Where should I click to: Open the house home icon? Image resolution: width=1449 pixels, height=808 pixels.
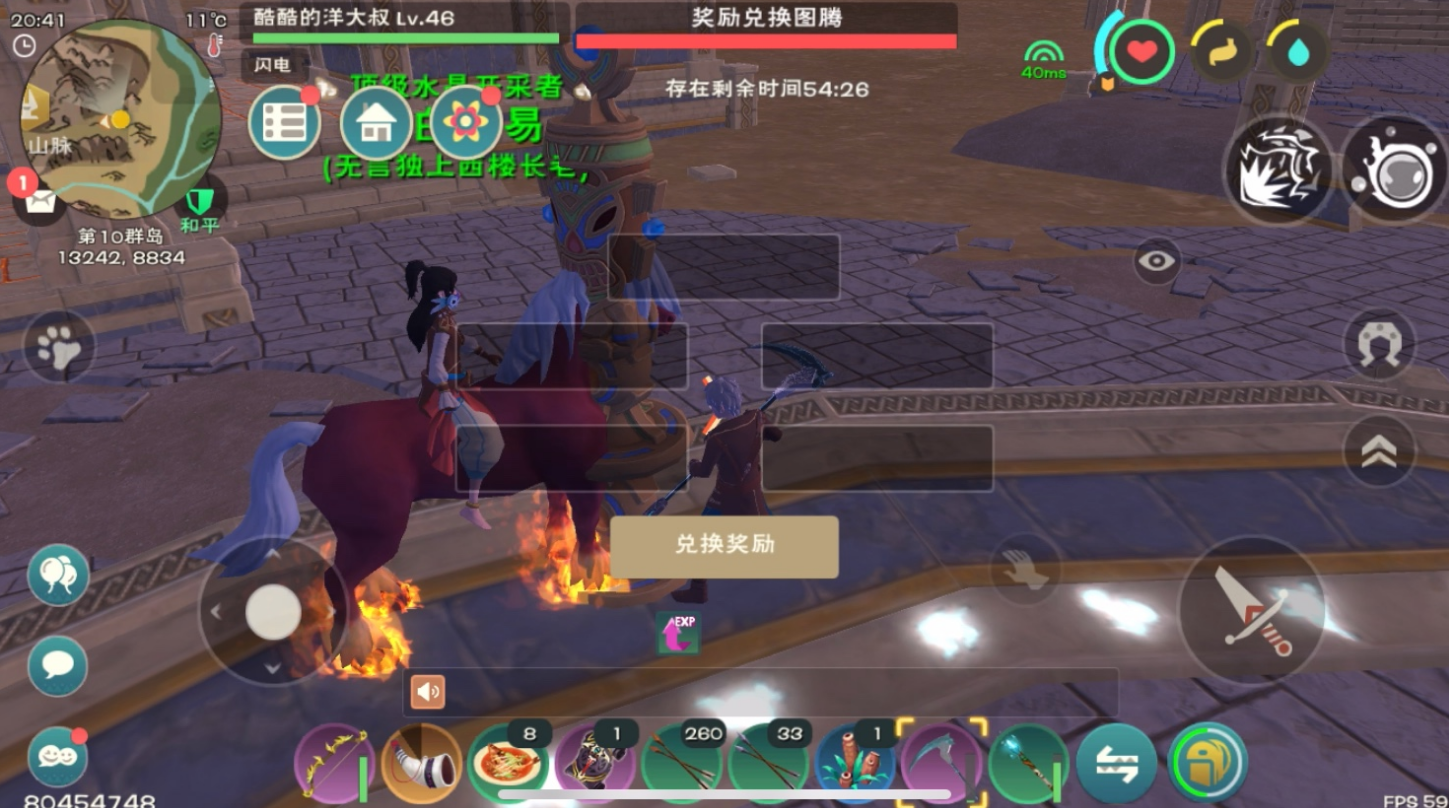(376, 123)
